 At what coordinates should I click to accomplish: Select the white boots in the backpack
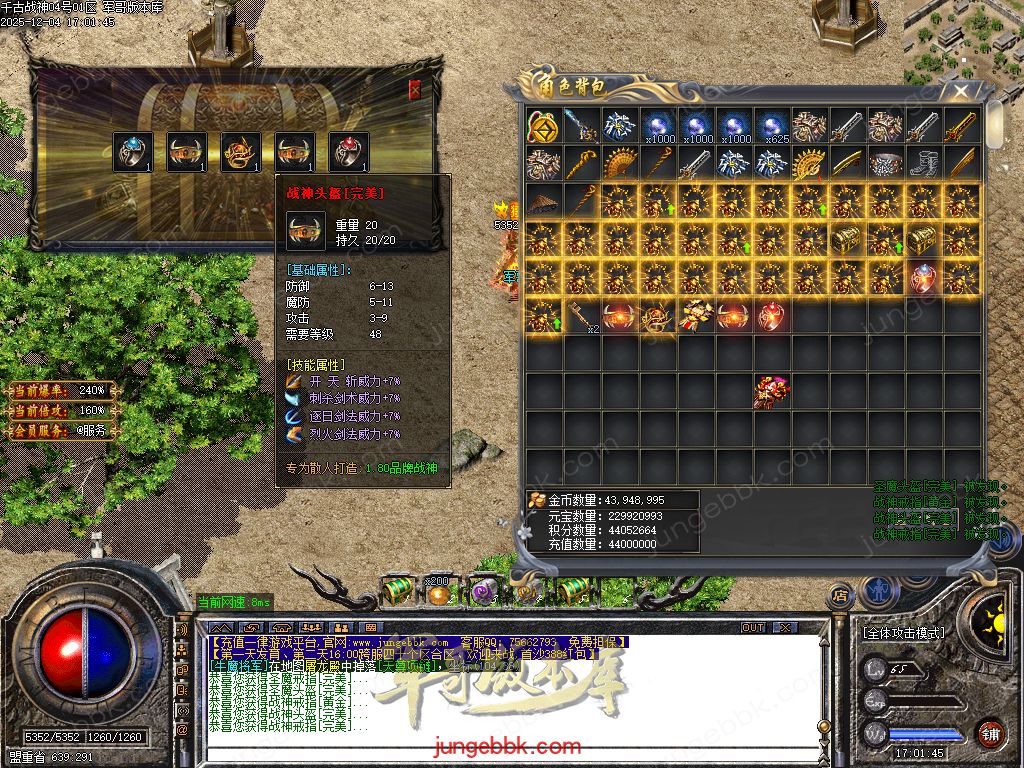[923, 163]
